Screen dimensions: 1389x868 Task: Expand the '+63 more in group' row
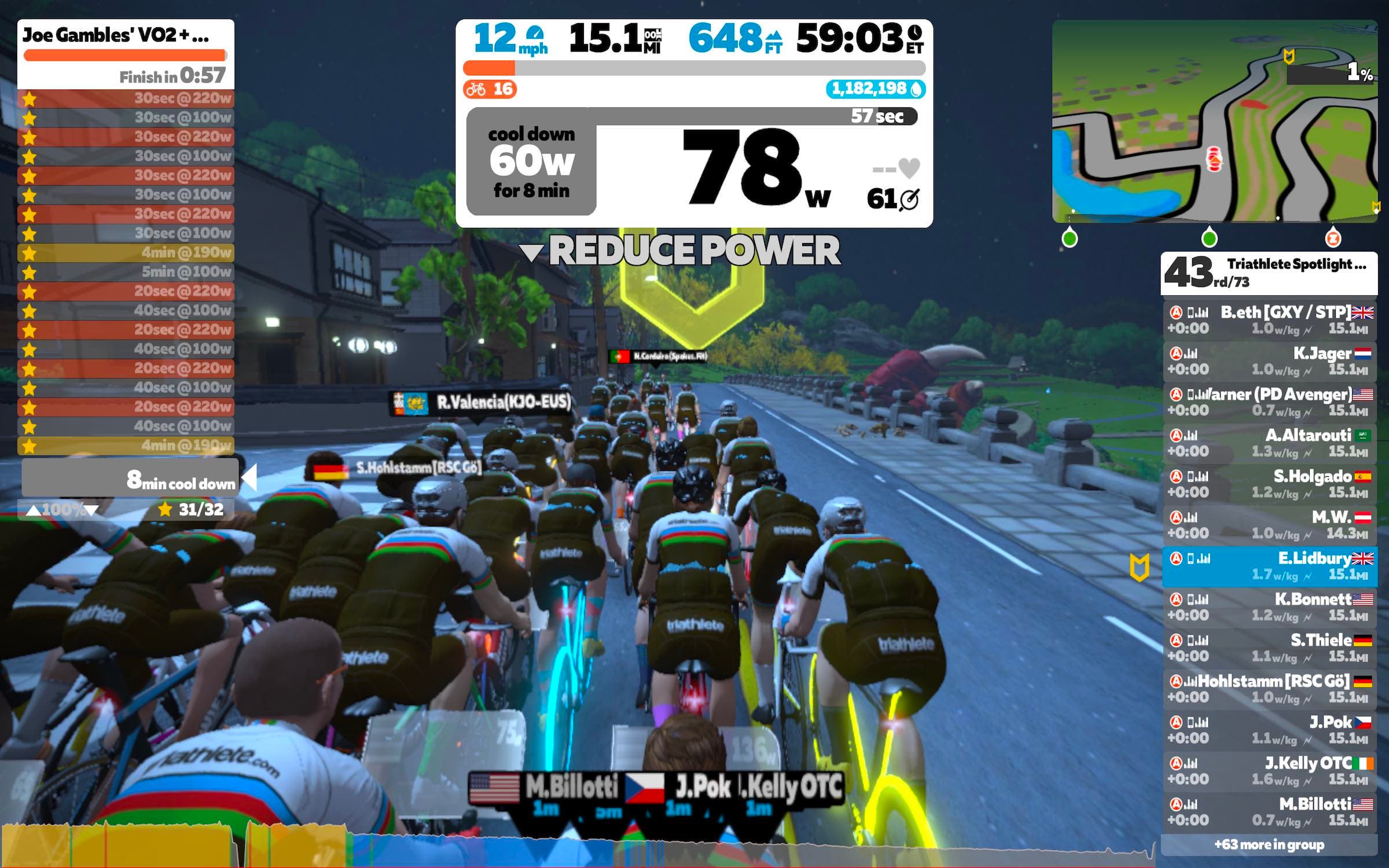pyautogui.click(x=1269, y=845)
